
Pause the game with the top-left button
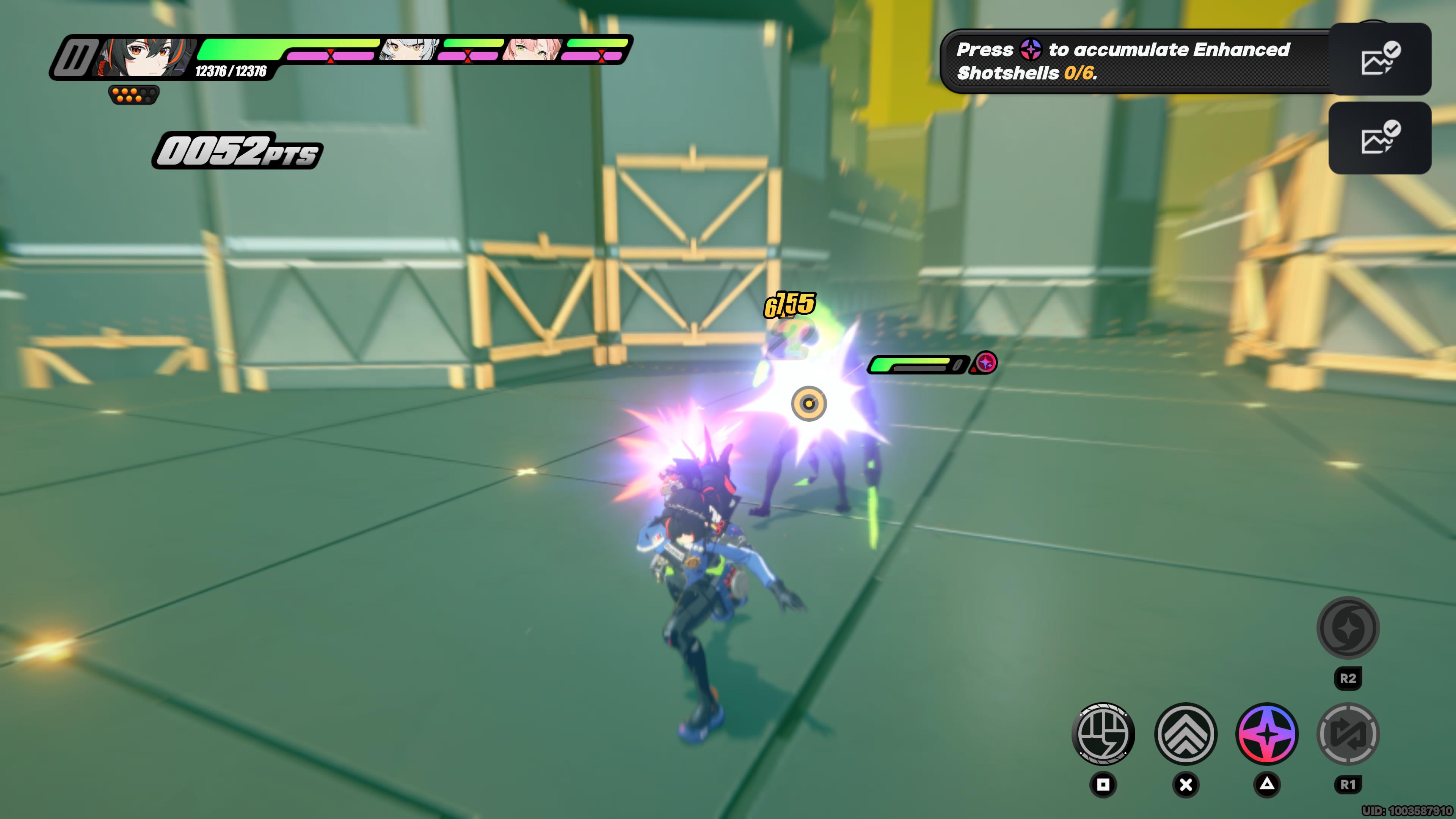74,58
